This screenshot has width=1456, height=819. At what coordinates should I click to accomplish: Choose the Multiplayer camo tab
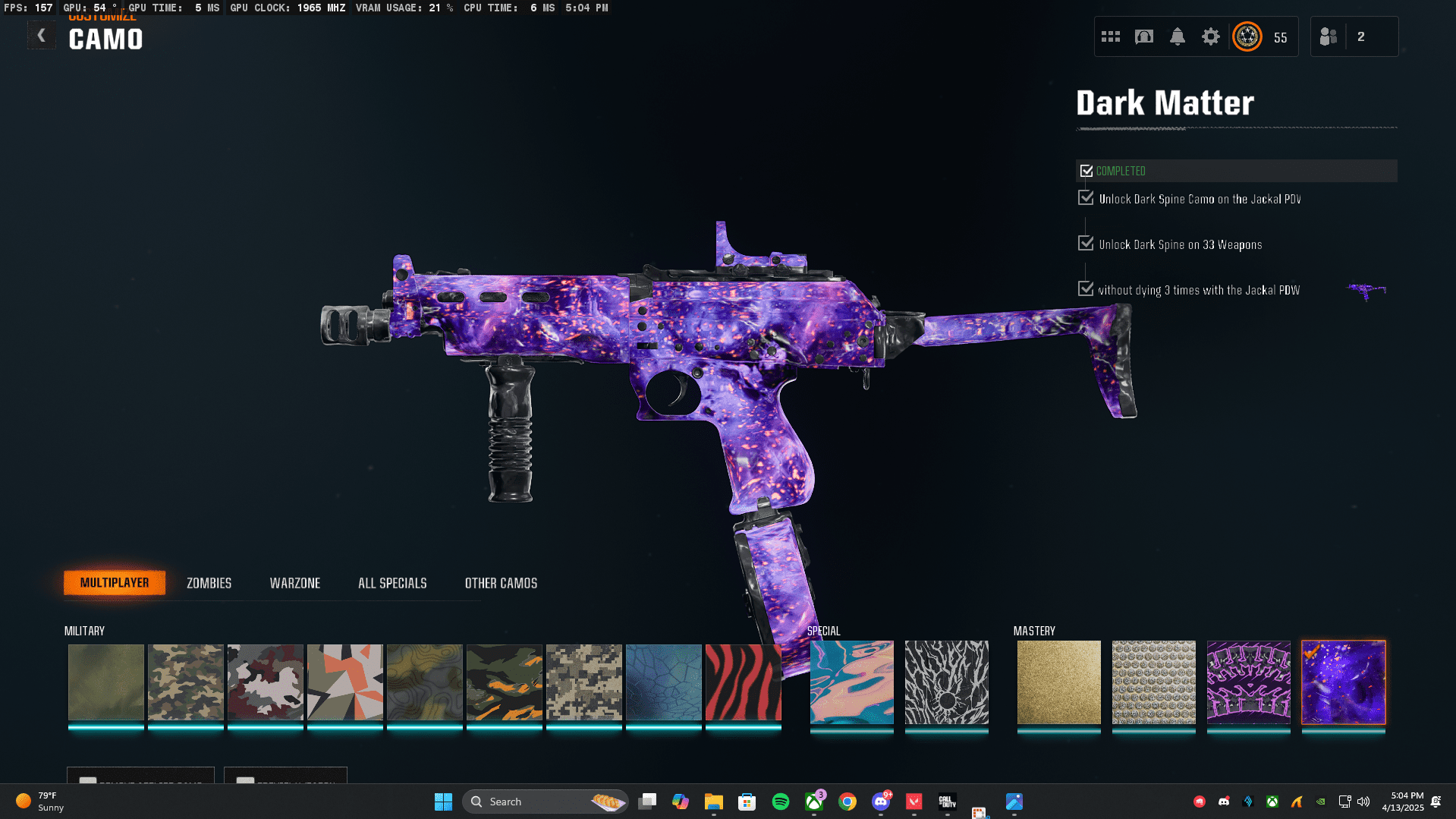(115, 583)
